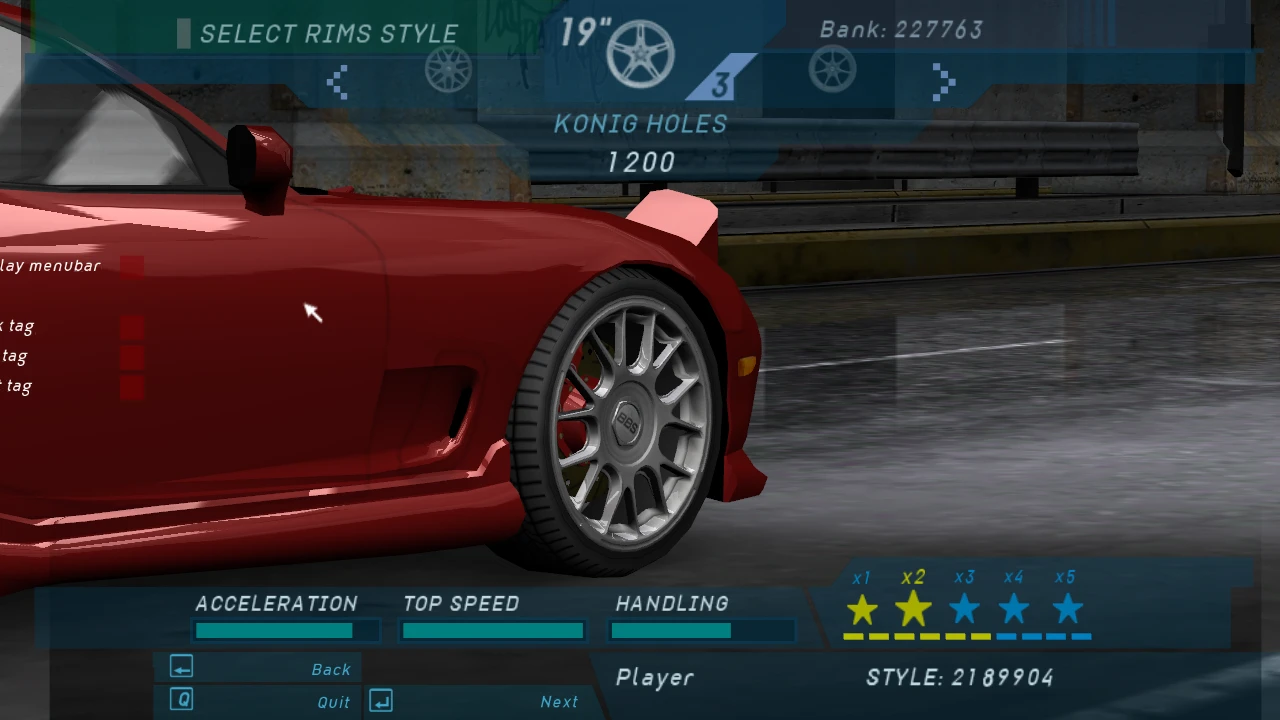
Task: Click the left arrow to browse previous rims
Action: 337,82
